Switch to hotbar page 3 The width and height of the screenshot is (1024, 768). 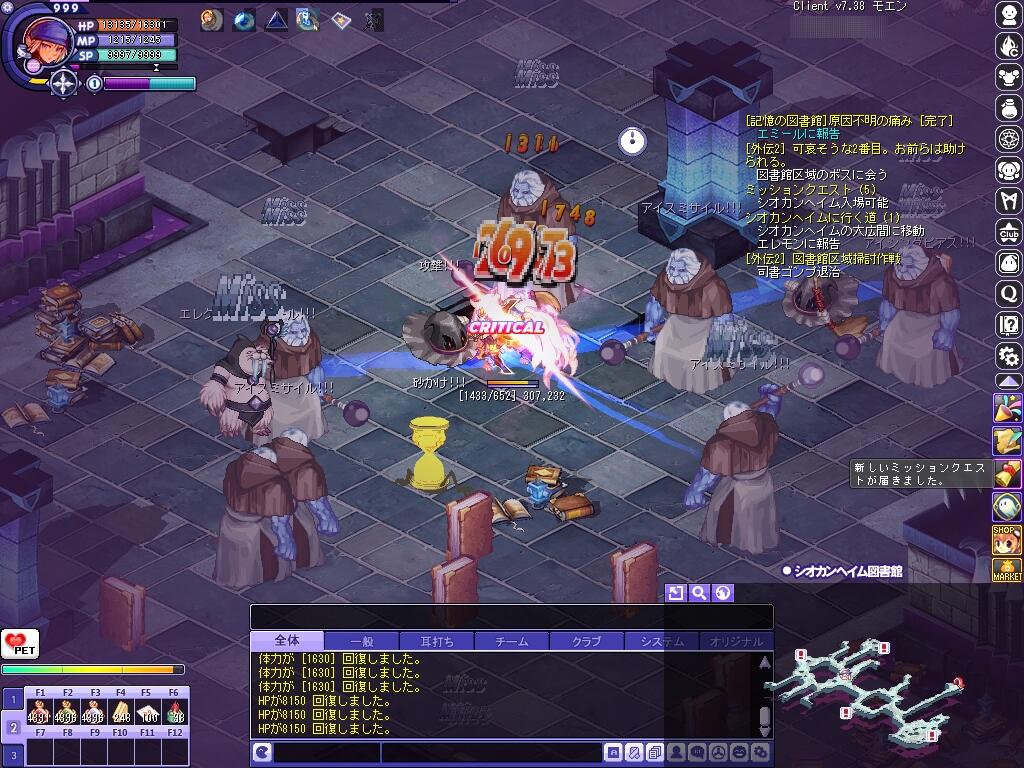13,754
